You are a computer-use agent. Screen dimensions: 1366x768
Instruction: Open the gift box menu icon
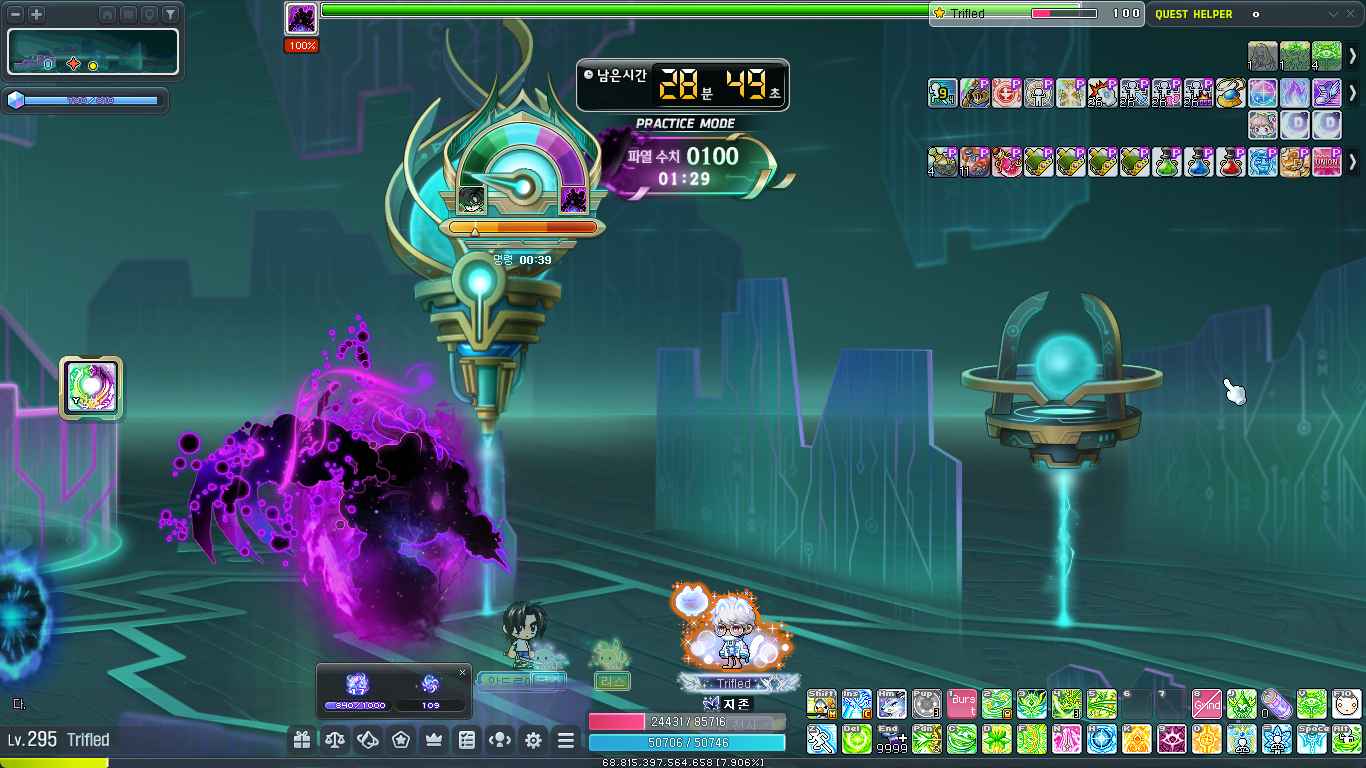pyautogui.click(x=302, y=740)
